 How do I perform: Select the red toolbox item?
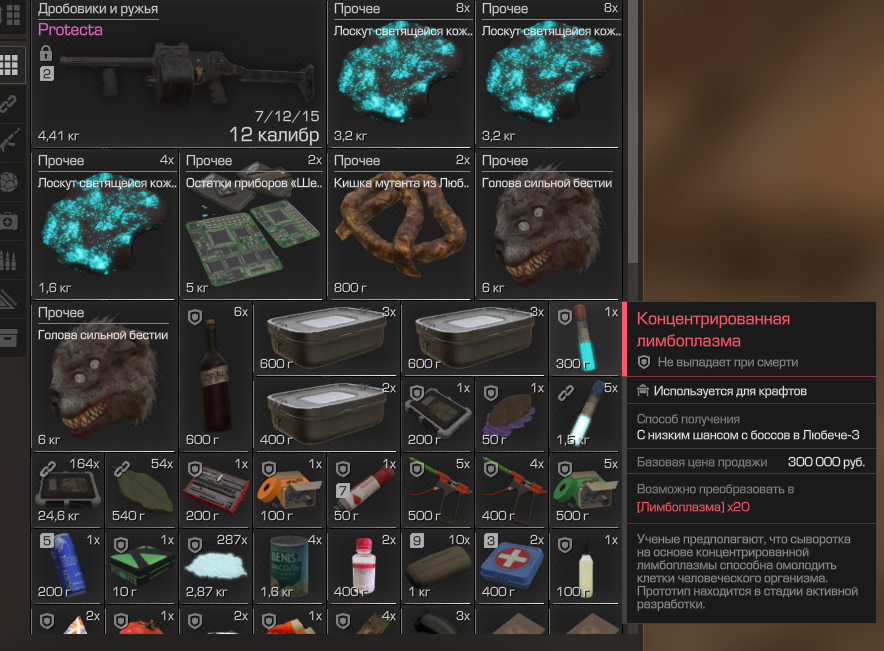tap(215, 491)
